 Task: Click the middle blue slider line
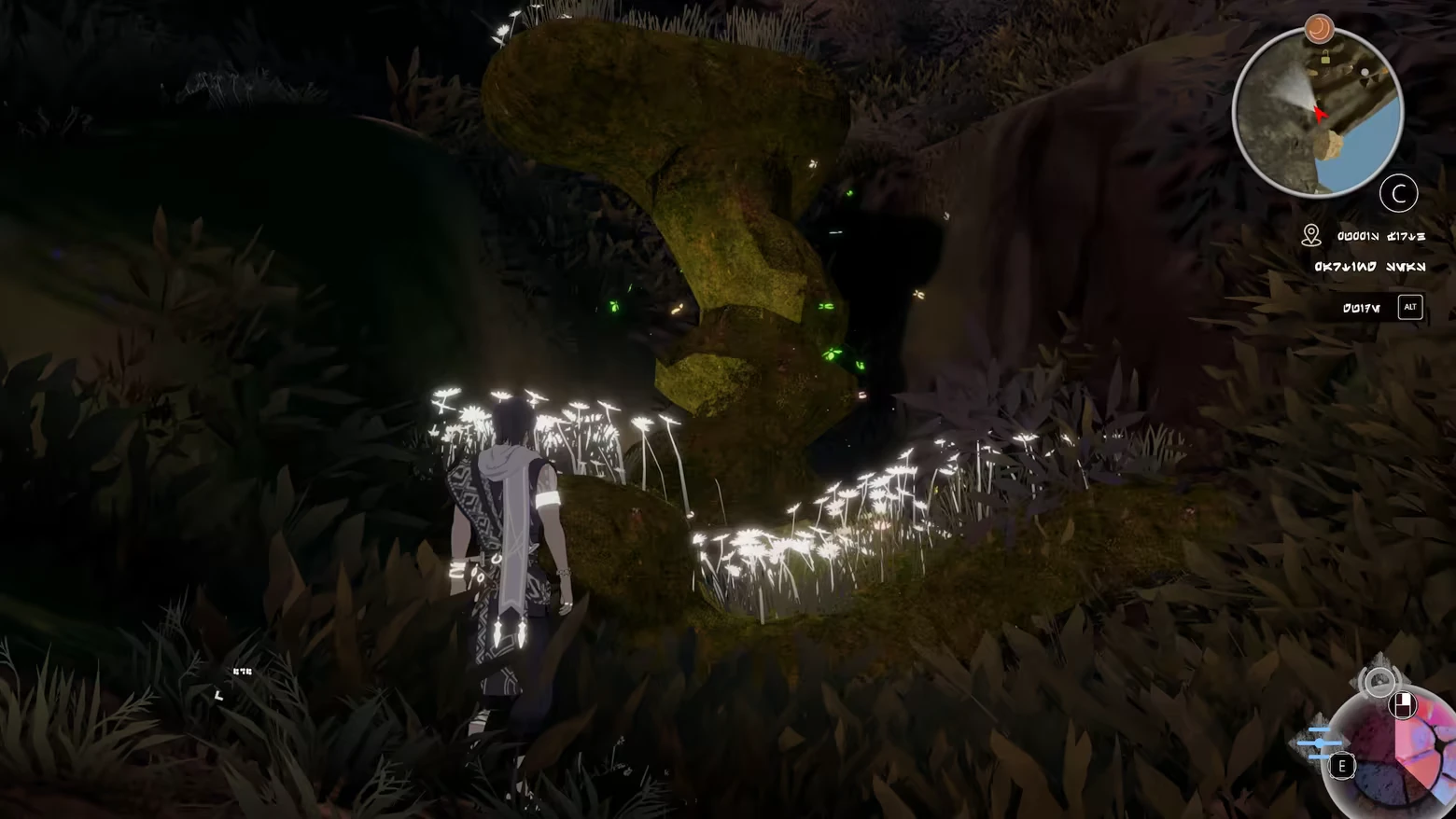click(x=1320, y=743)
